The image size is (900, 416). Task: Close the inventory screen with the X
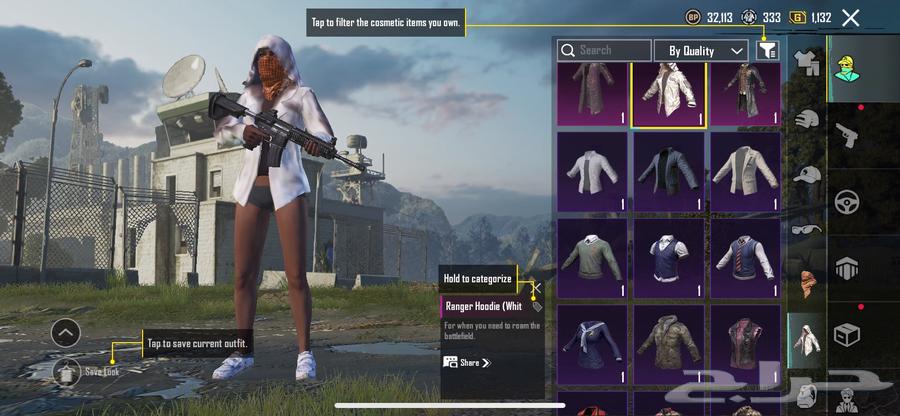(850, 17)
